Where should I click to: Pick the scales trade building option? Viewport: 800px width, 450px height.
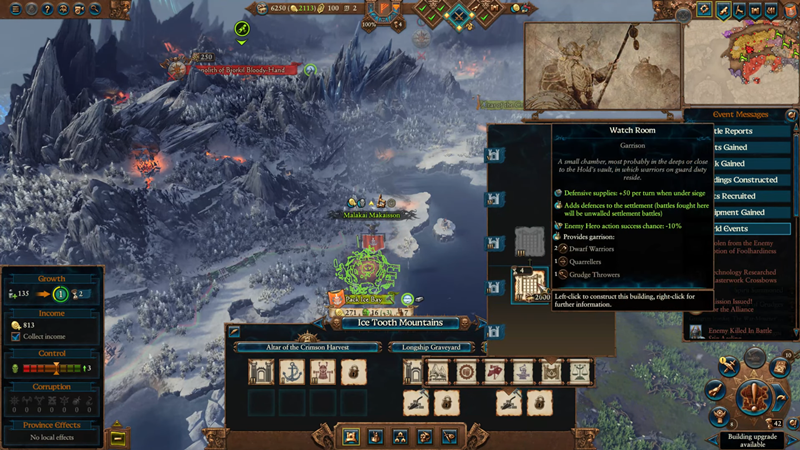pyautogui.click(x=577, y=372)
